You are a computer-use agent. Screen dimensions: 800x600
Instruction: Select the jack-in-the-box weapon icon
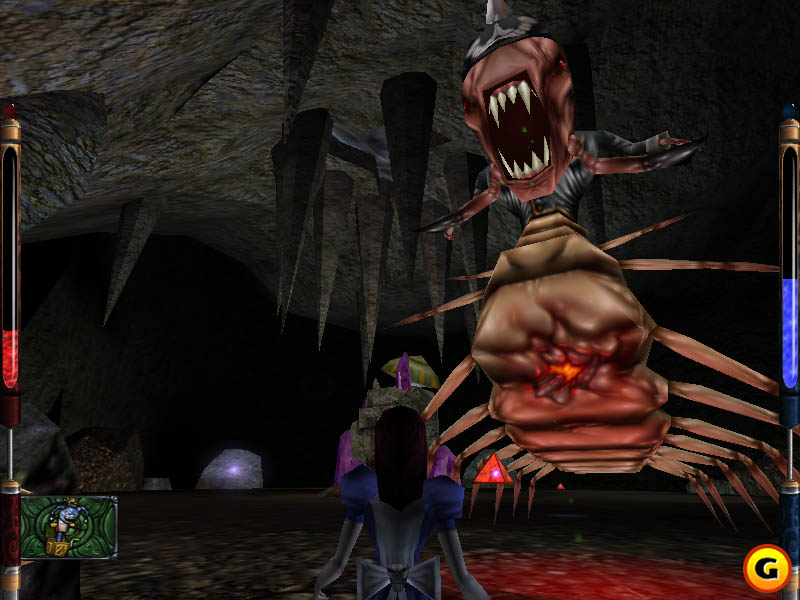pyautogui.click(x=67, y=527)
